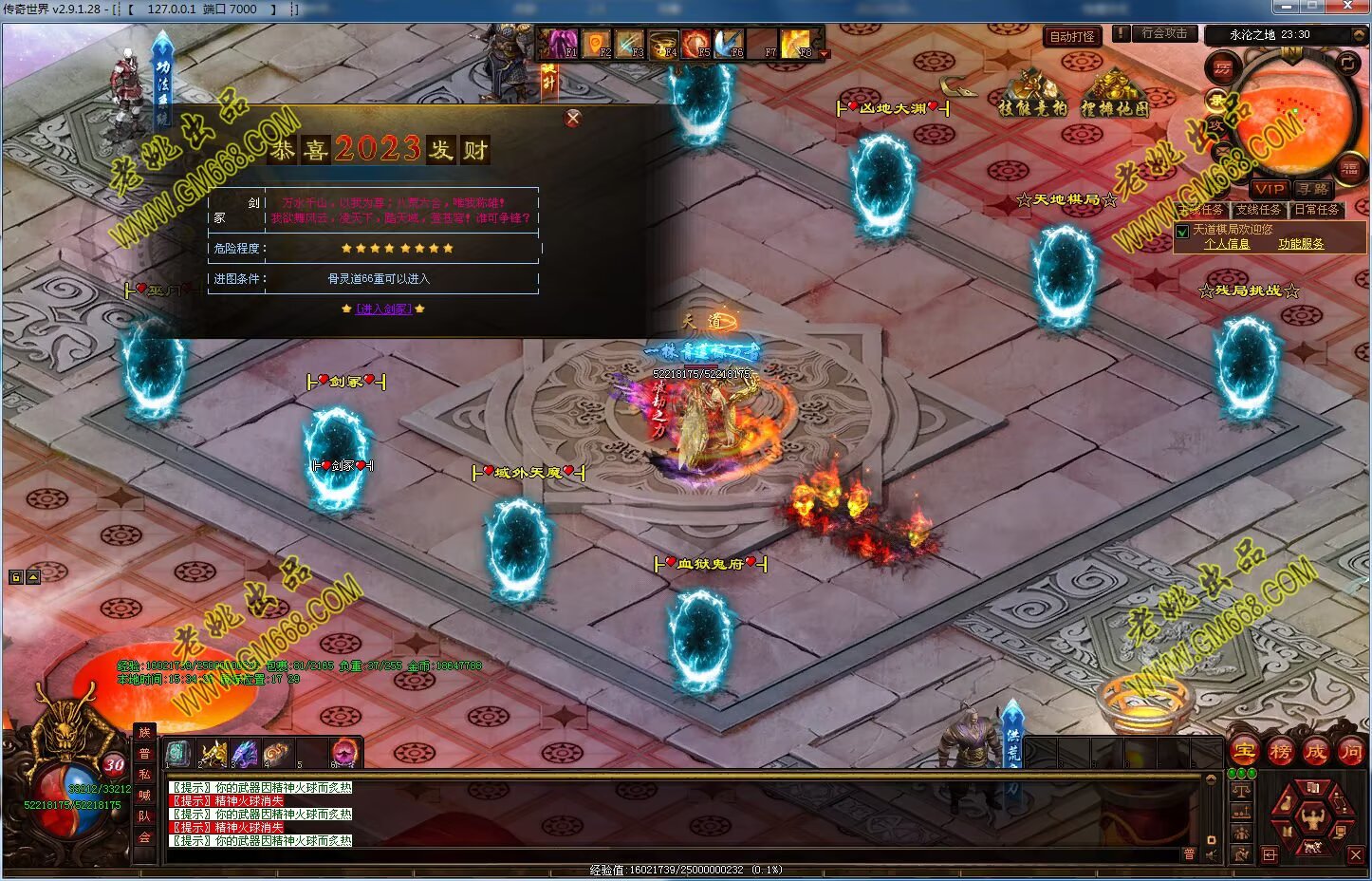Click the 福 welfare button beside minimap

click(x=1349, y=169)
